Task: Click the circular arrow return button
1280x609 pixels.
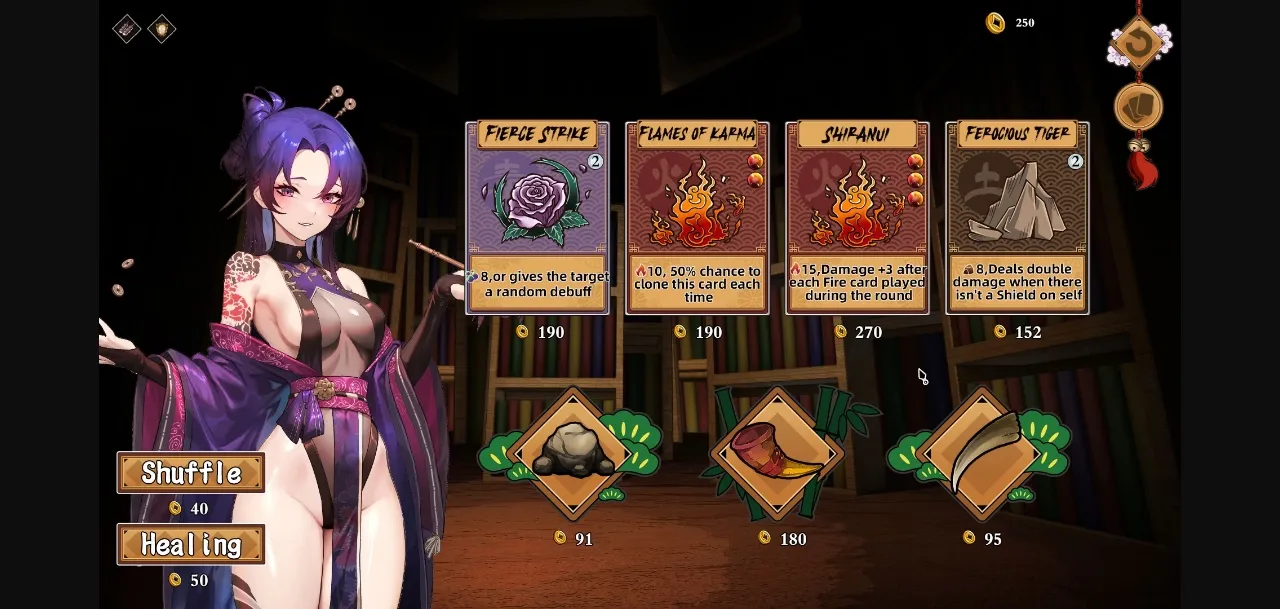Action: click(x=1138, y=43)
